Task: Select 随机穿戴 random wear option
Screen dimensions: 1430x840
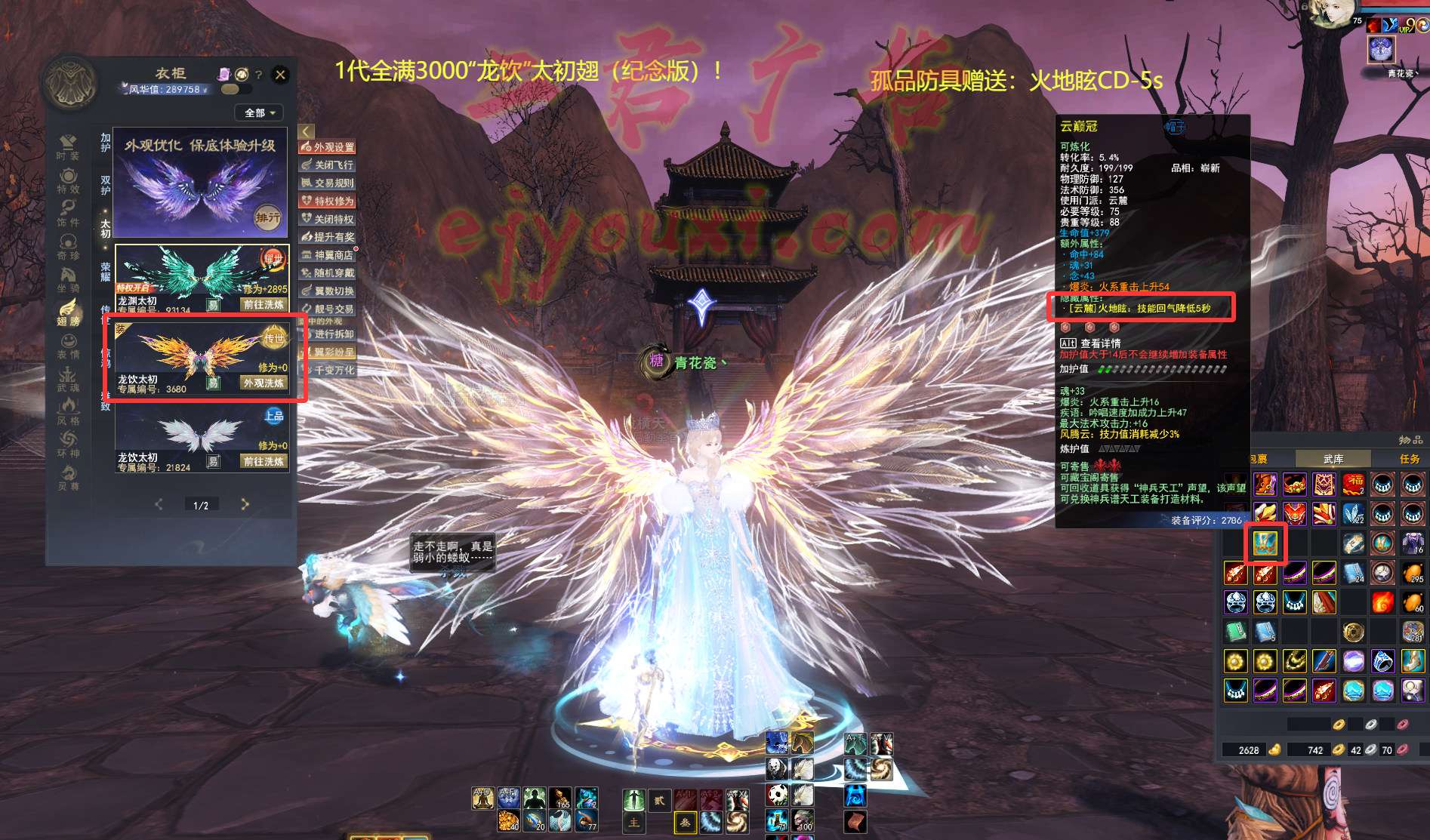Action: (x=328, y=273)
